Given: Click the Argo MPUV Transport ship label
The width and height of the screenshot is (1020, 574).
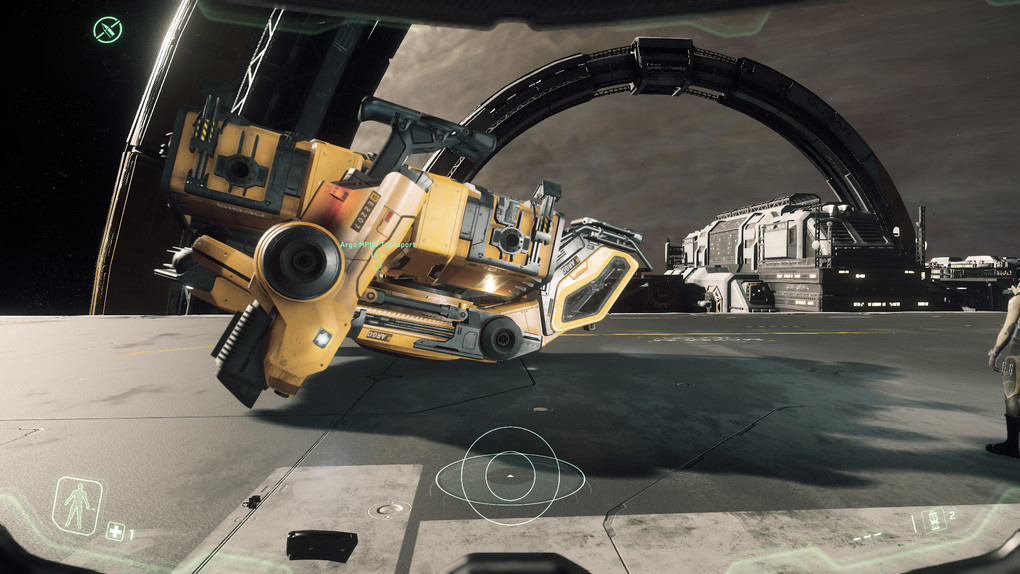Looking at the screenshot, I should 377,243.
